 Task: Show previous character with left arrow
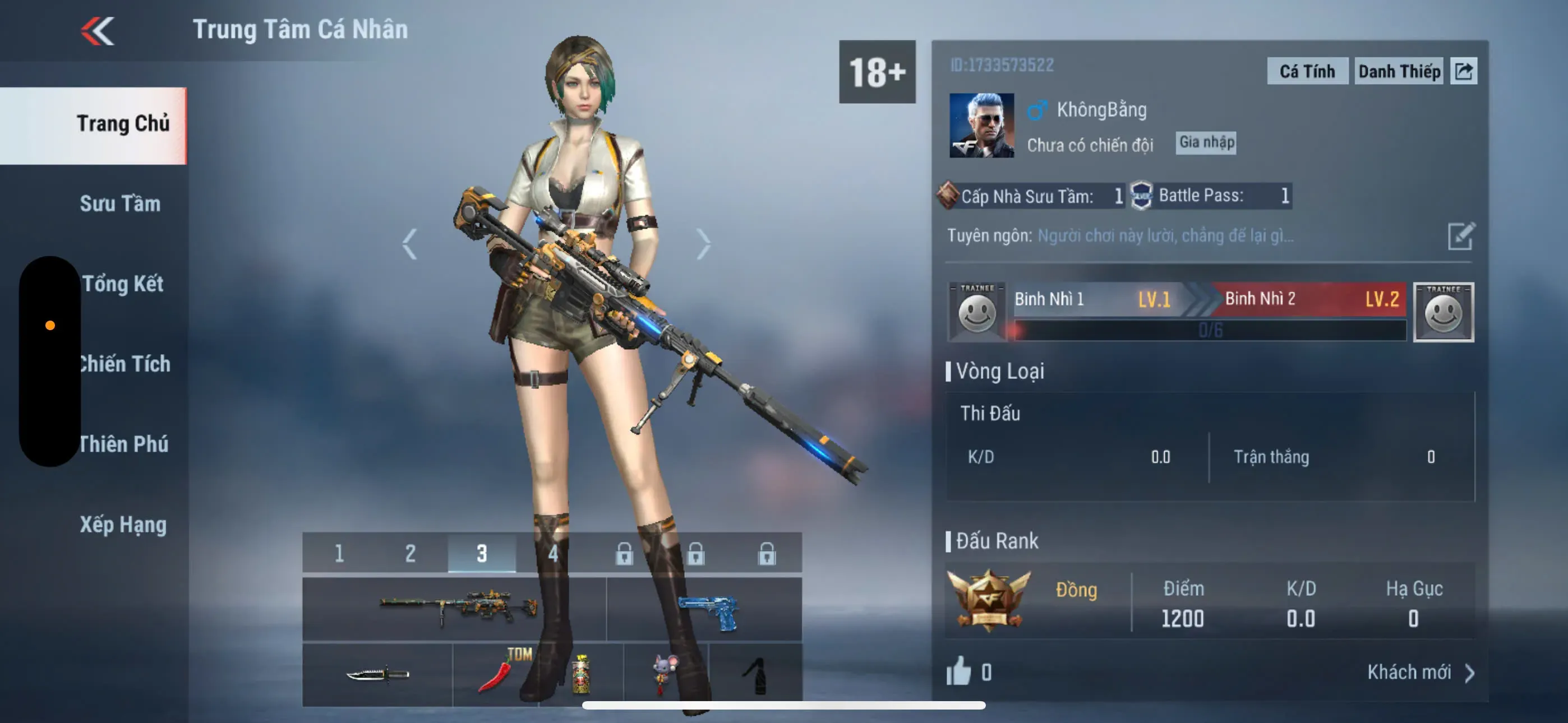(x=409, y=244)
